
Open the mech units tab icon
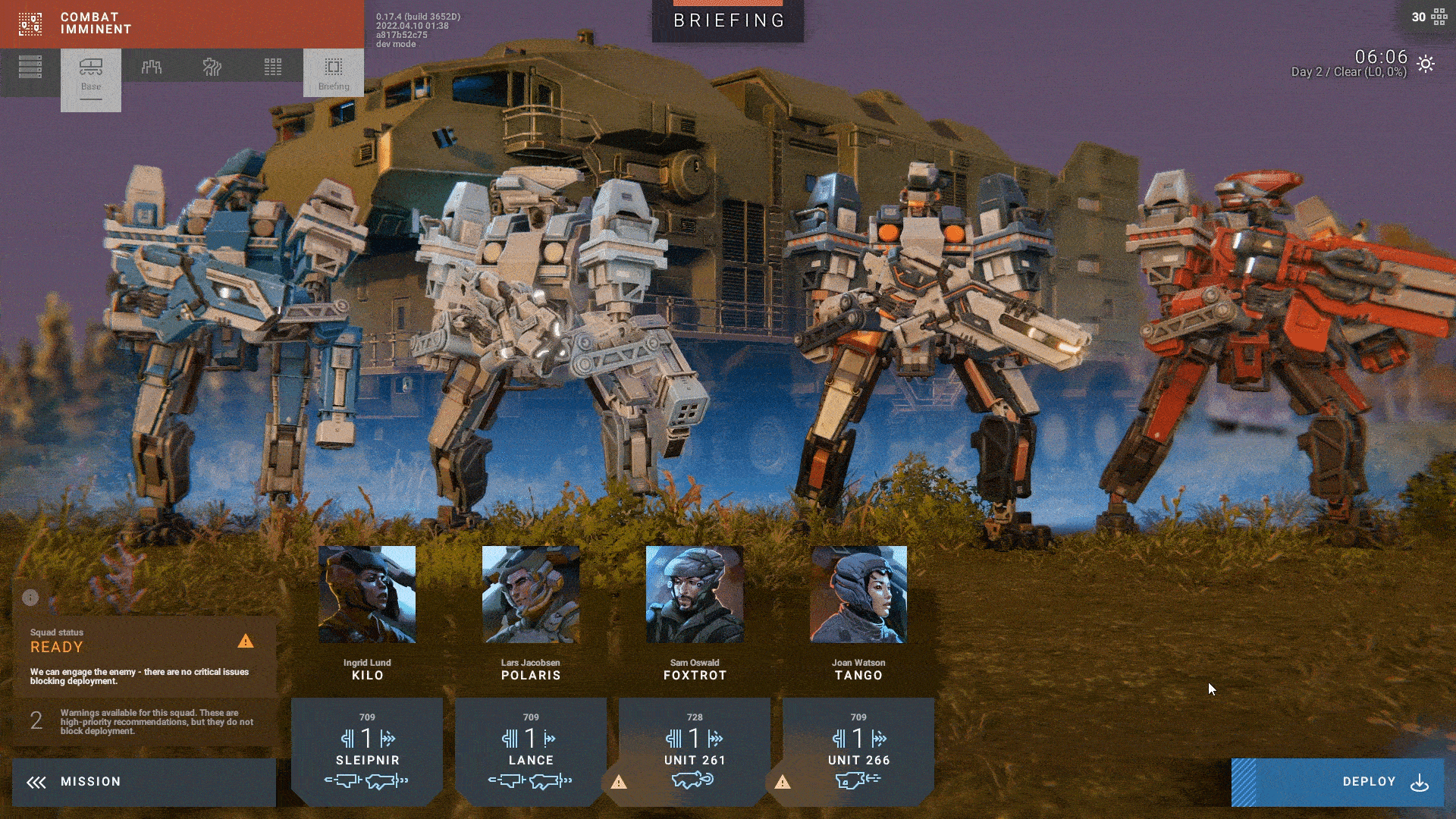tap(152, 67)
